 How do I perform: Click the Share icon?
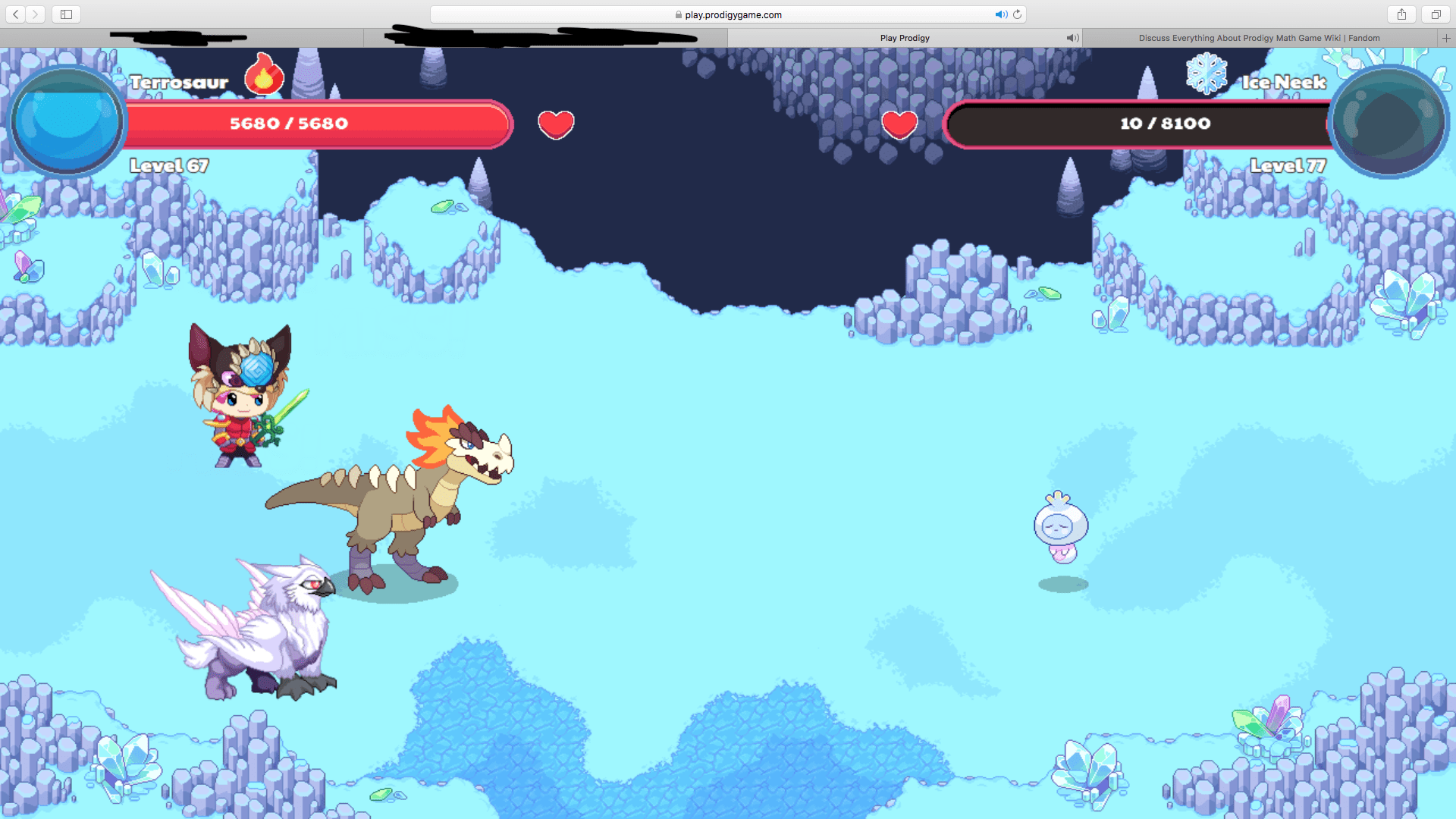[1401, 14]
